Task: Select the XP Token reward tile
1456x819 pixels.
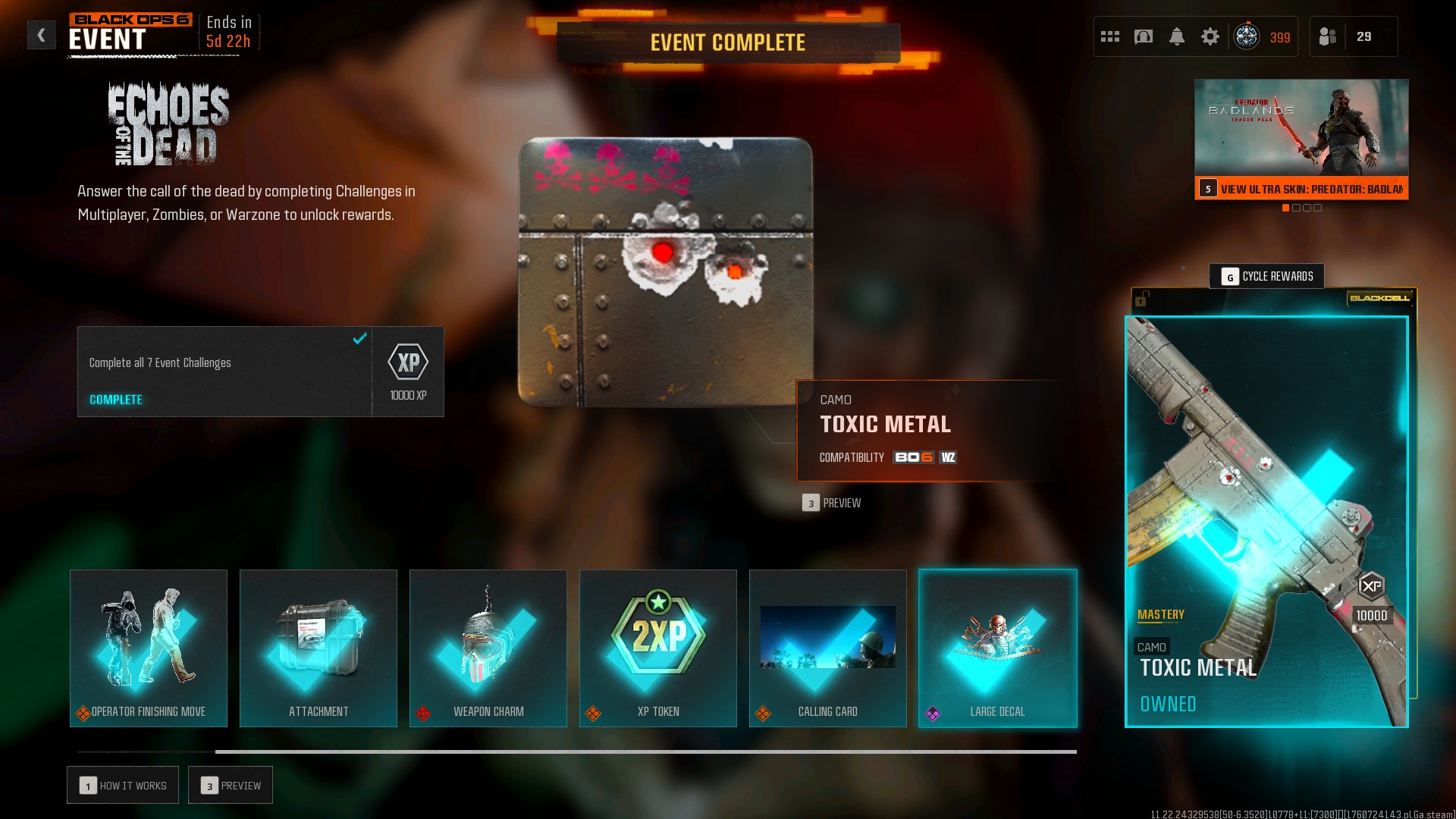Action: 658,648
